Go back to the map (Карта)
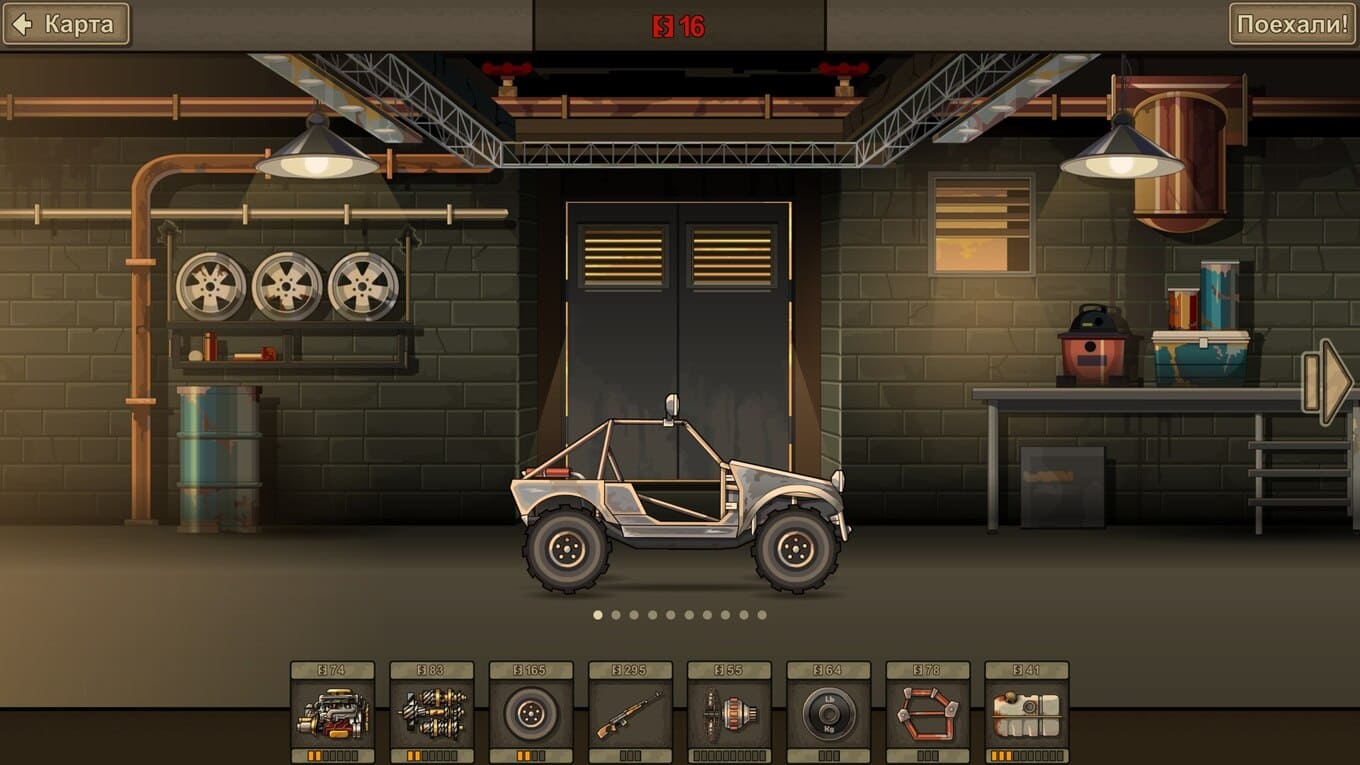This screenshot has height=765, width=1360. [x=66, y=24]
